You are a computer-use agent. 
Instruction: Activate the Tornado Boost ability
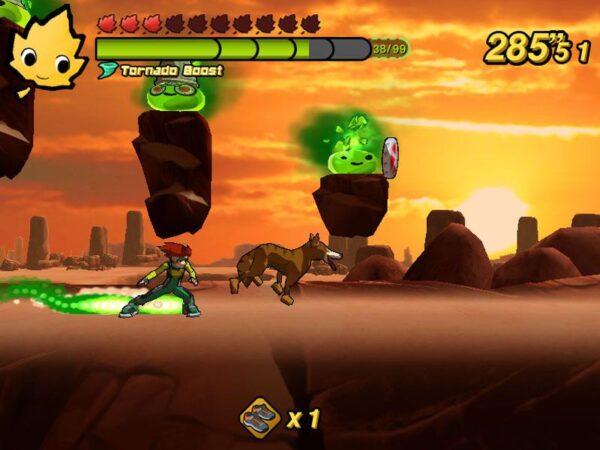162,71
